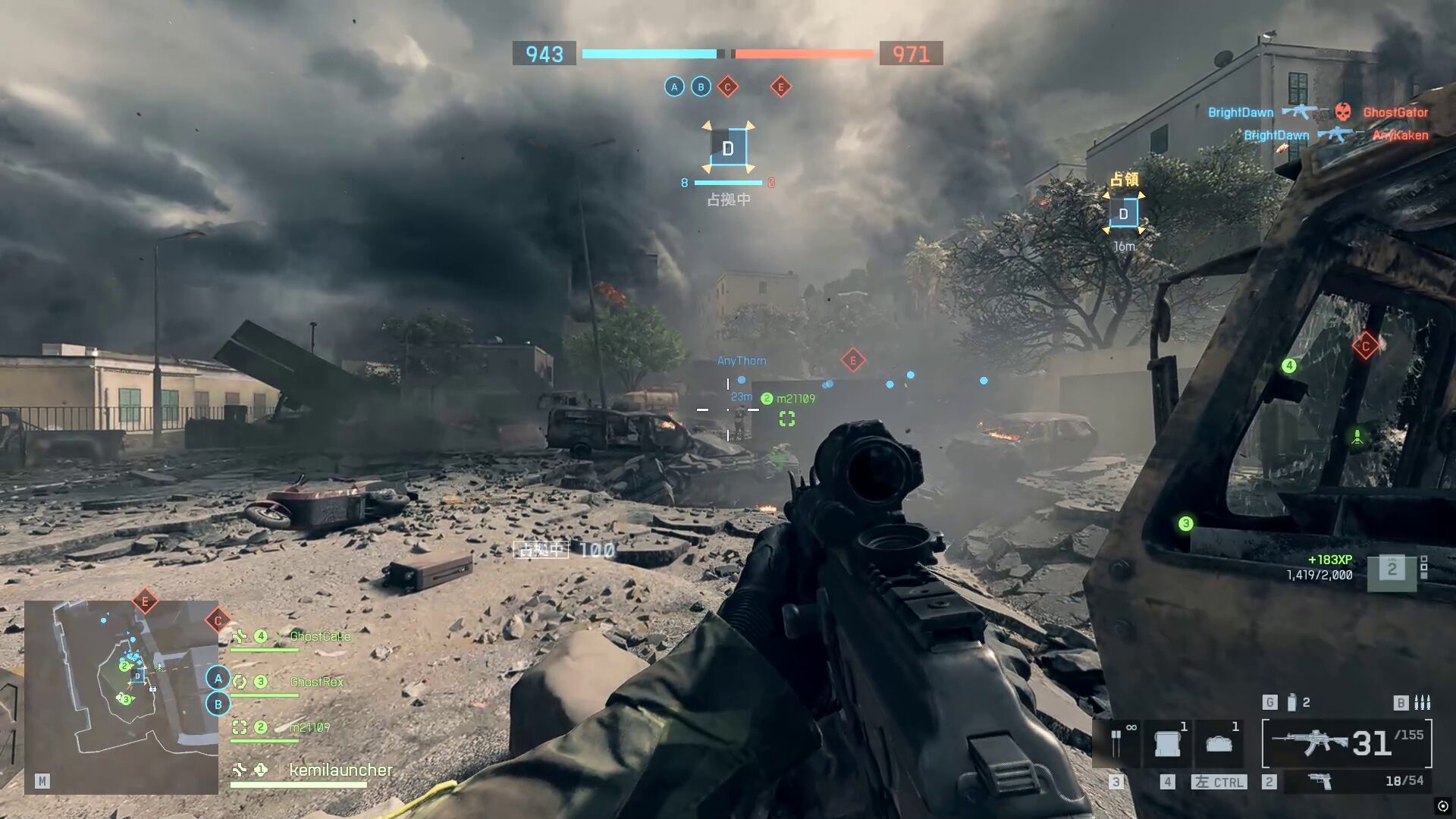Open the minimap

pos(121,697)
